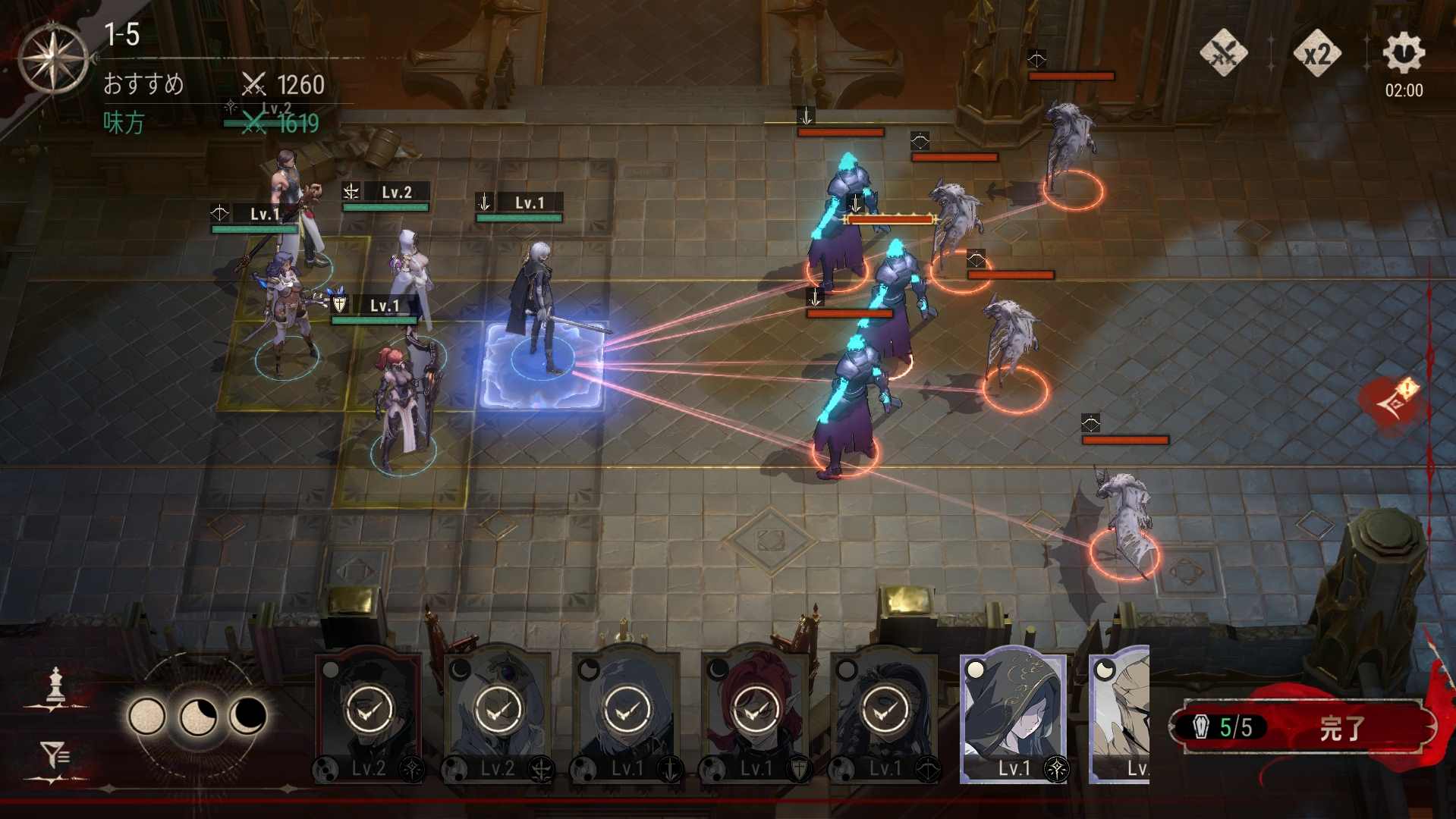Toggle the x2 battle speed
Viewport: 1456px width, 819px height.
tap(1316, 53)
